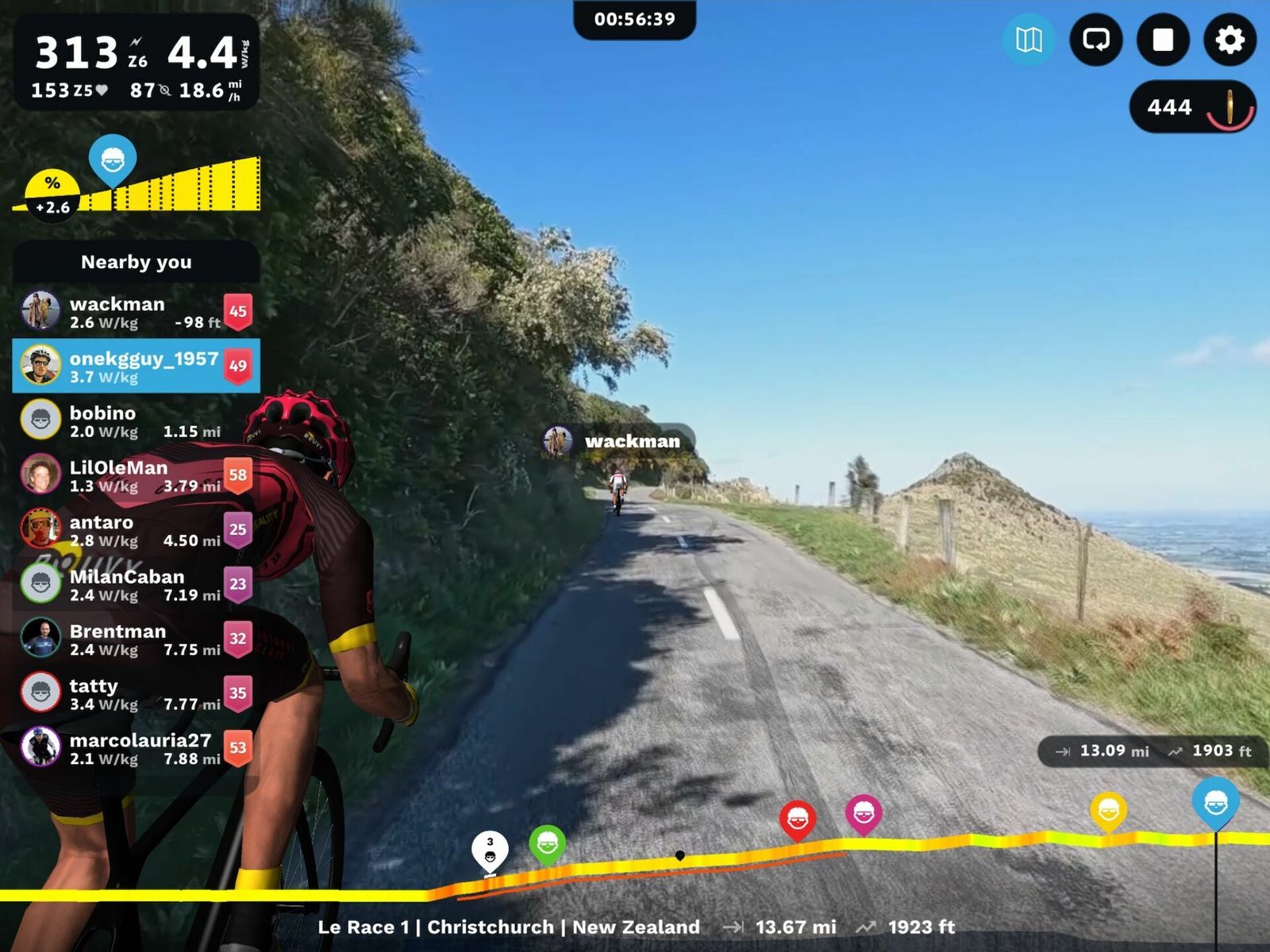Select tatty rider row
The height and width of the screenshot is (952, 1270).
point(136,693)
